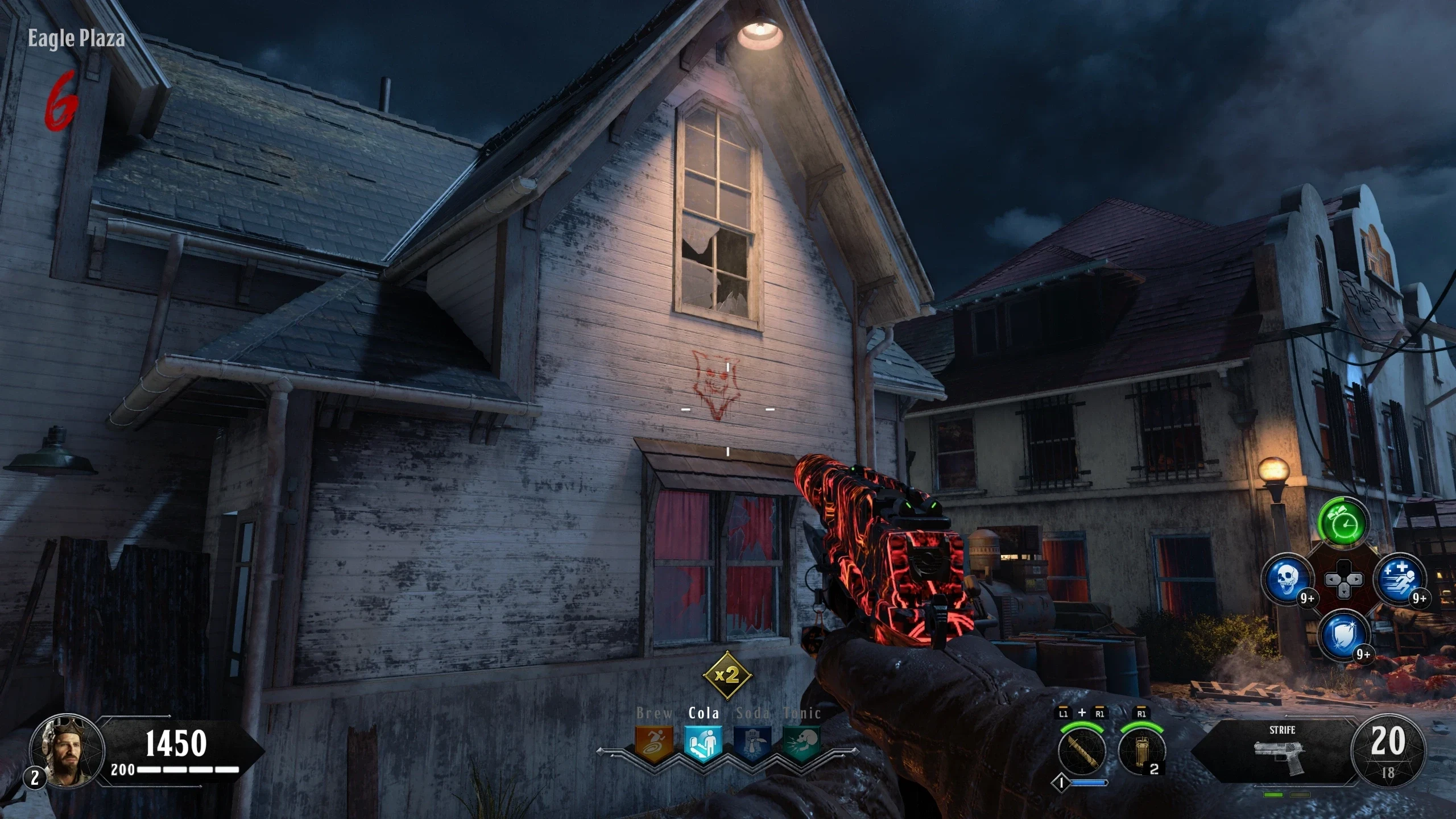Select the orange Brew perk icon
Viewport: 1456px width, 819px height.
click(653, 743)
